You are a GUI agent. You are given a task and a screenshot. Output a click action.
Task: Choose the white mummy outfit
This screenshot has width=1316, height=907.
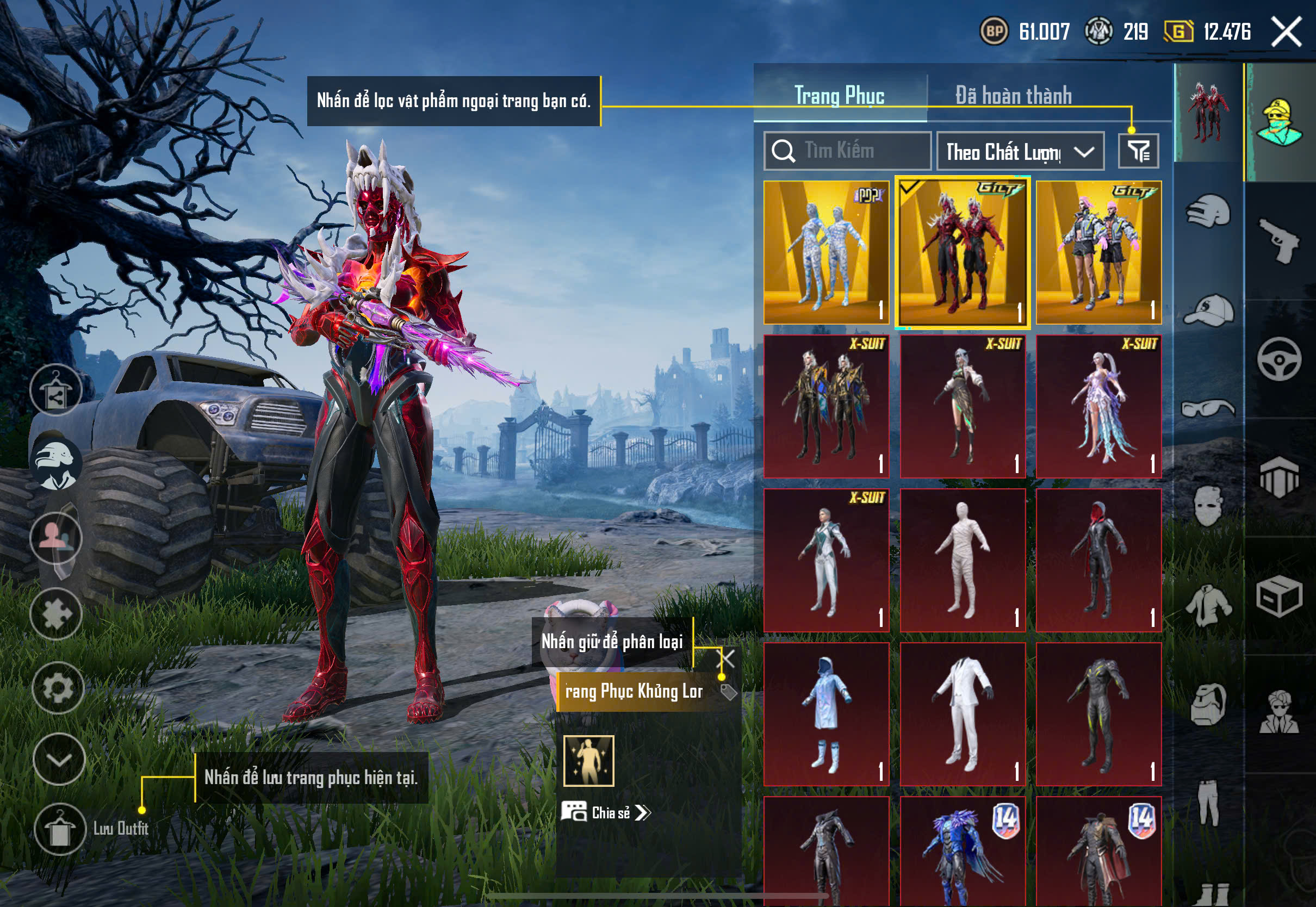(963, 560)
